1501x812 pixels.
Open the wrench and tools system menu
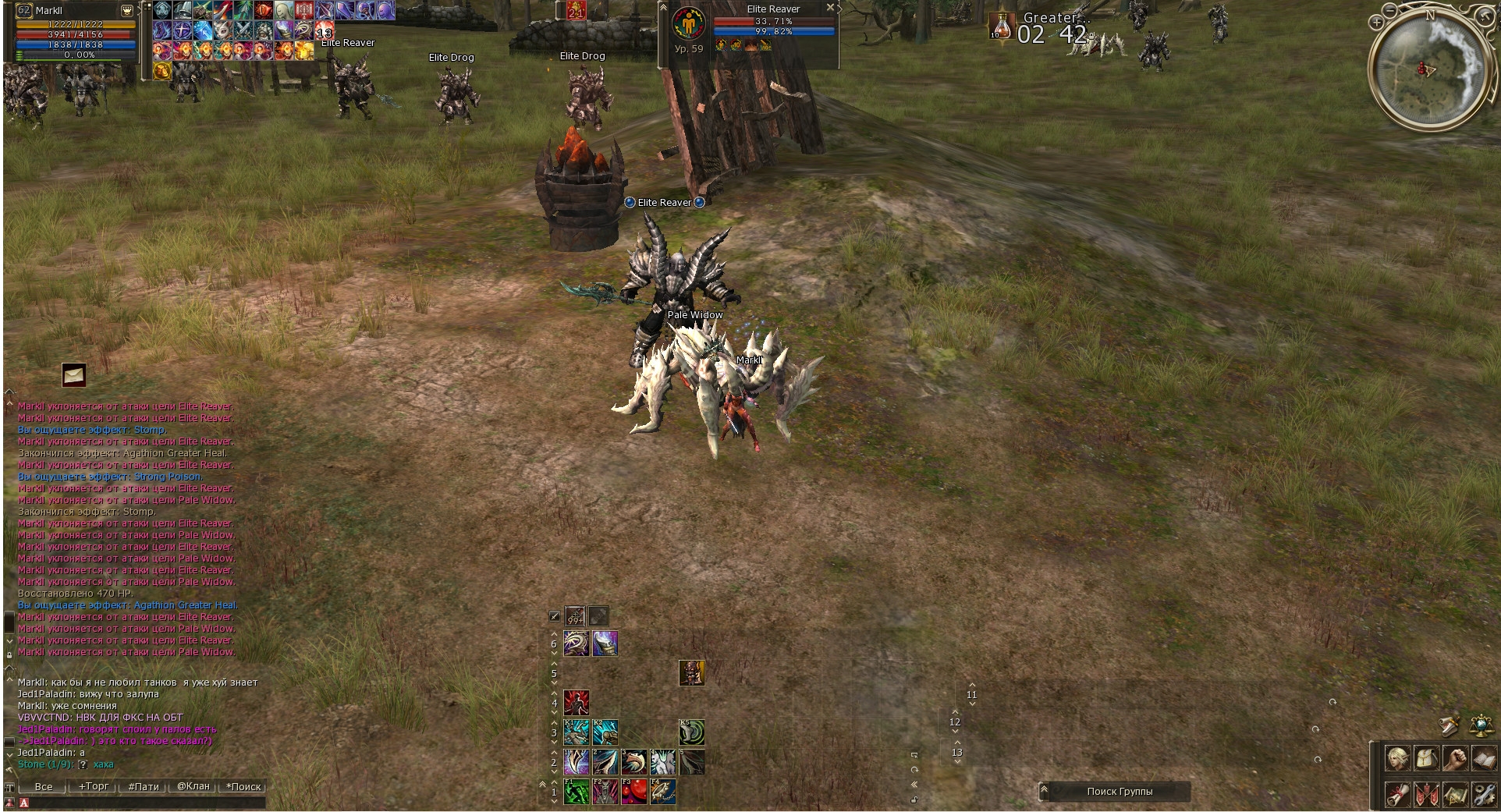pyautogui.click(x=1484, y=795)
